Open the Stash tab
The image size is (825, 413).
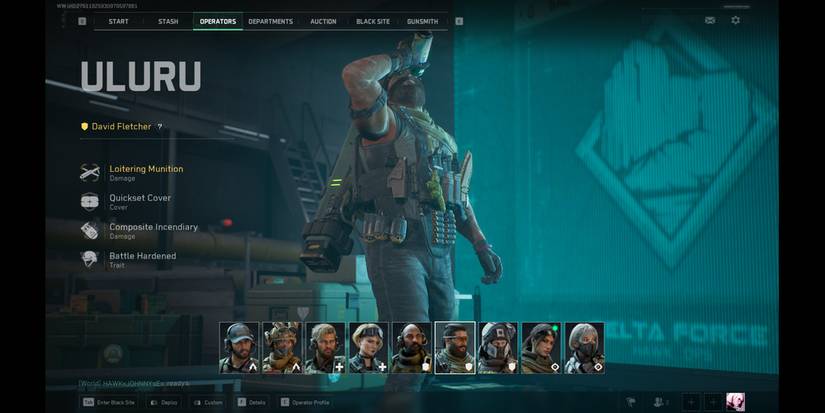point(168,21)
